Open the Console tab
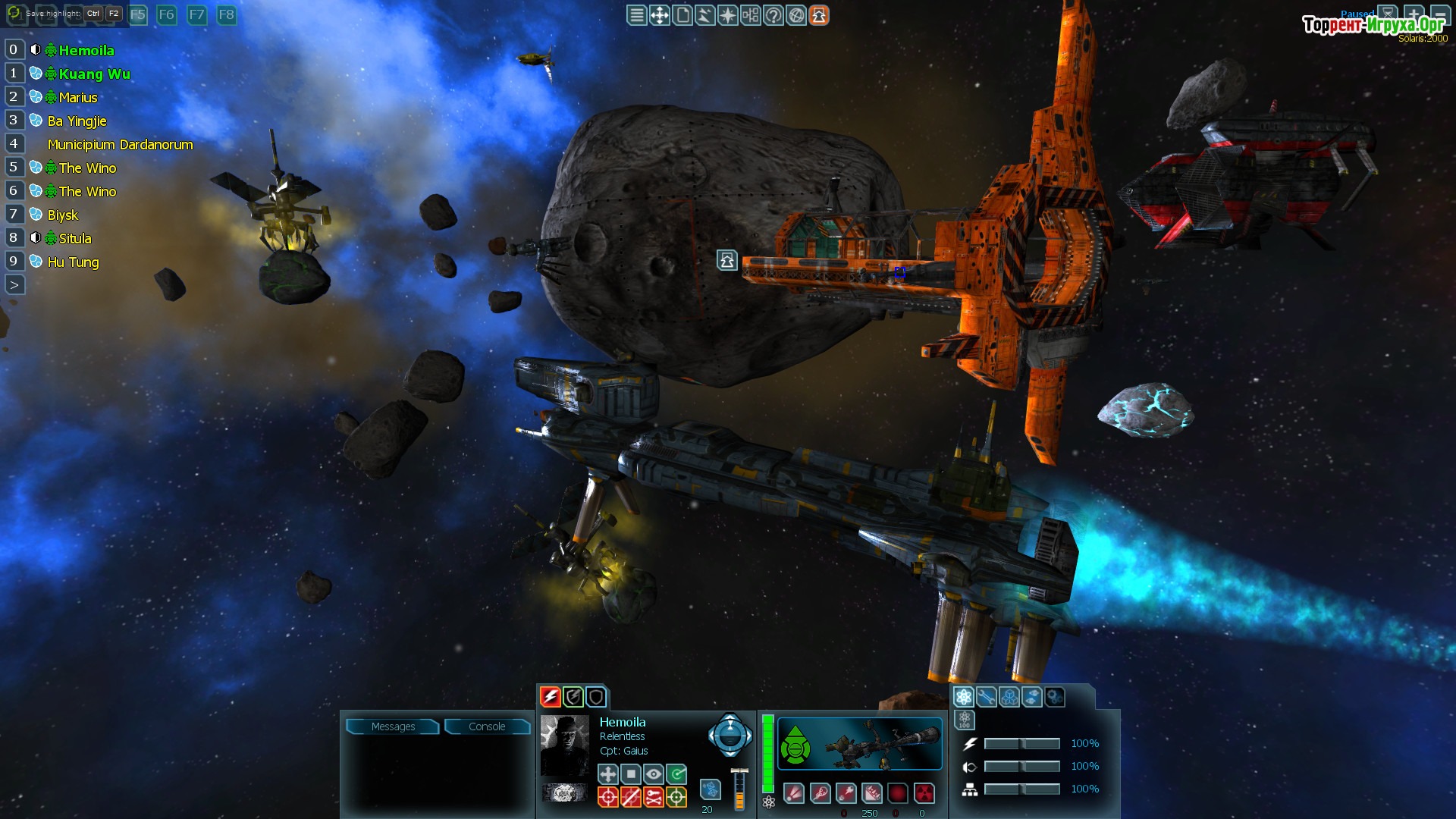1456x819 pixels. click(x=487, y=726)
